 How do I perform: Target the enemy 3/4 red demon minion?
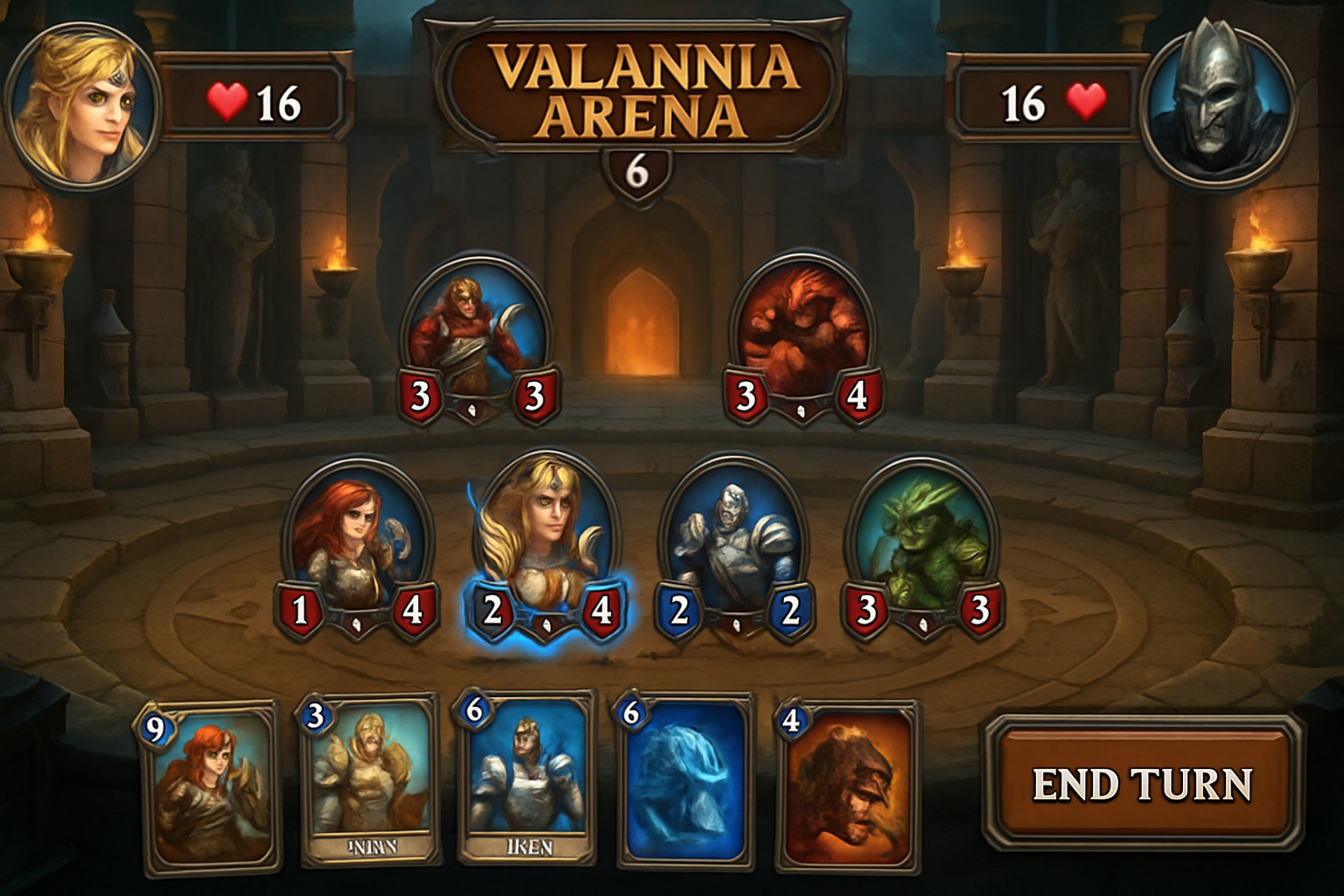[x=801, y=328]
